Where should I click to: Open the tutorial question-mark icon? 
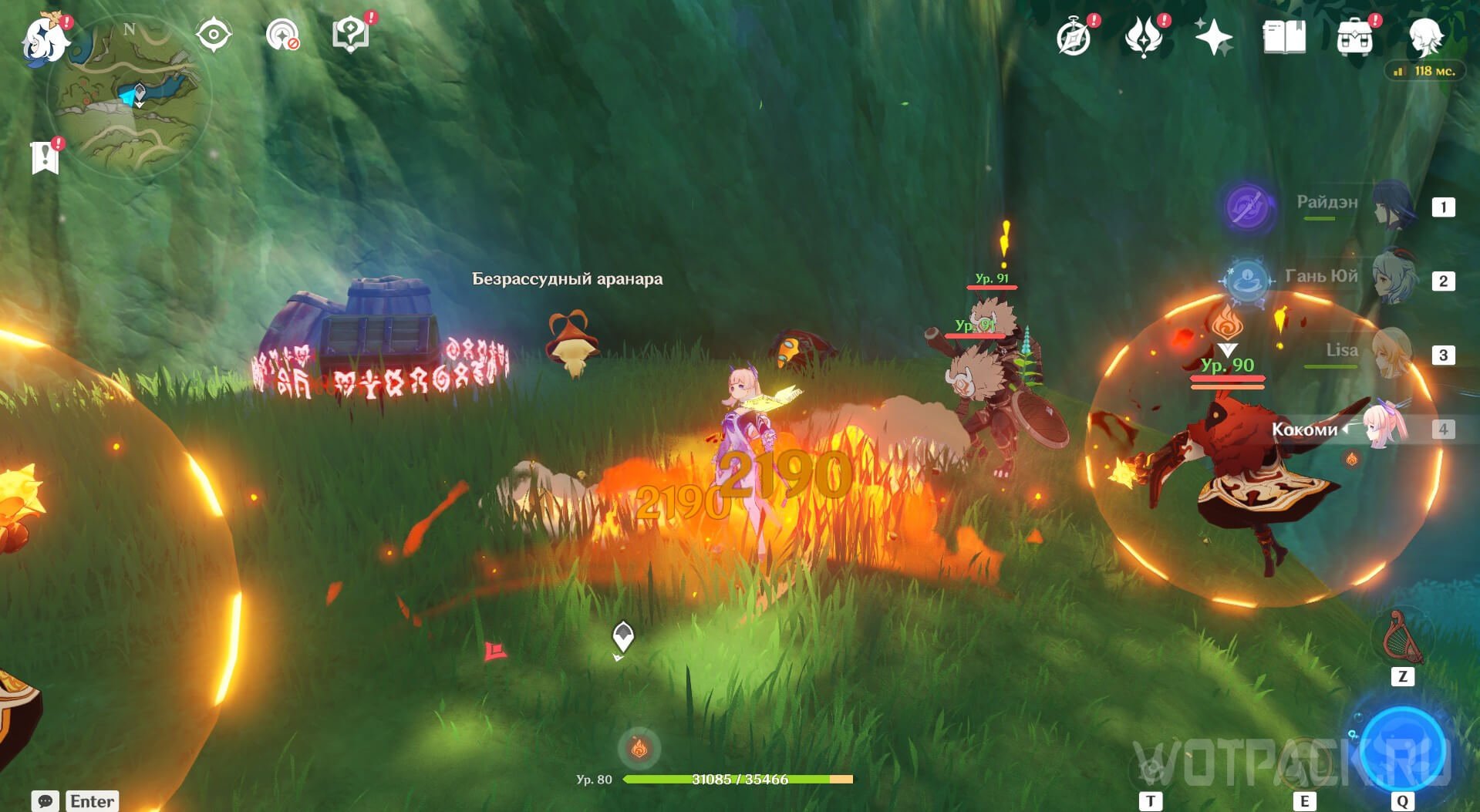point(350,35)
